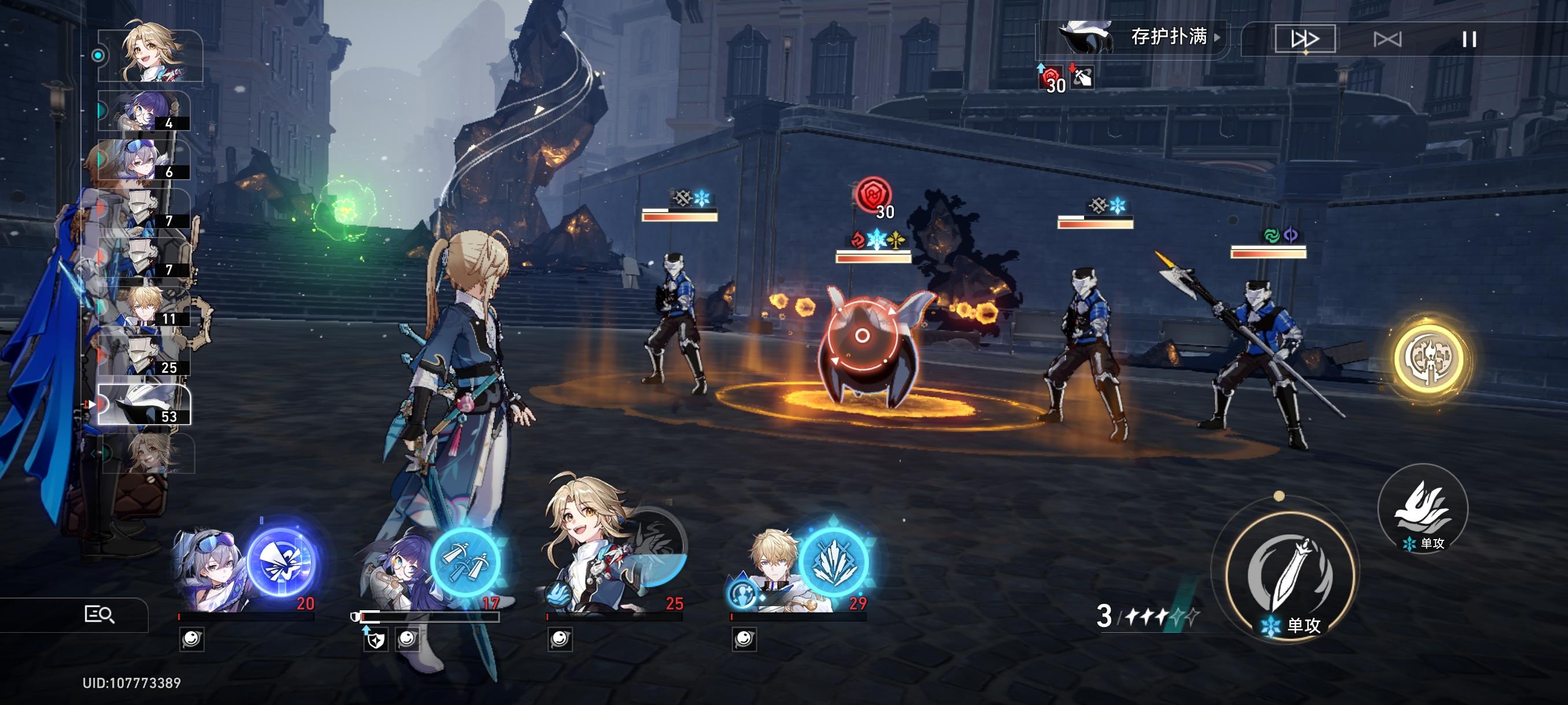Image resolution: width=1568 pixels, height=705 pixels.
Task: Select the ice flame skill 单攻
Action: [1422, 509]
